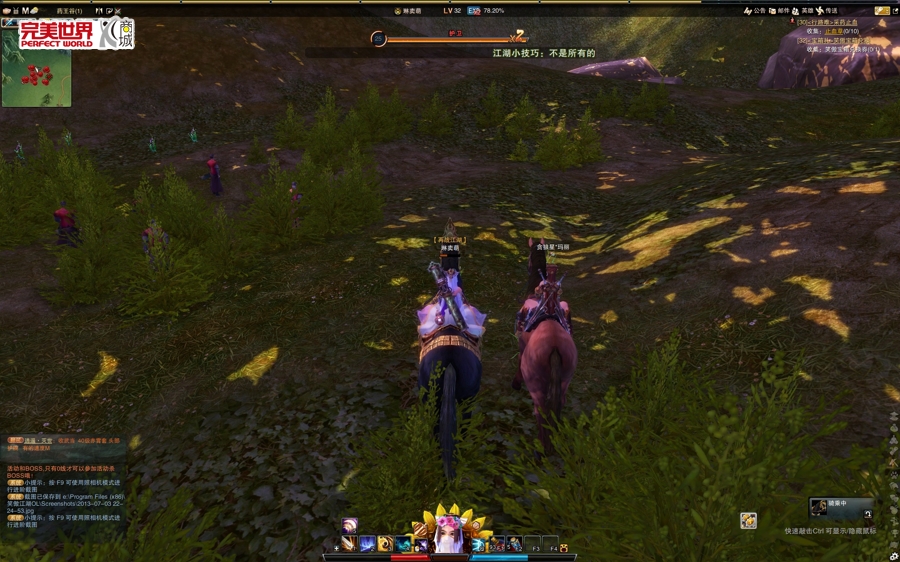Activate the golden swirl skill

[x=385, y=544]
